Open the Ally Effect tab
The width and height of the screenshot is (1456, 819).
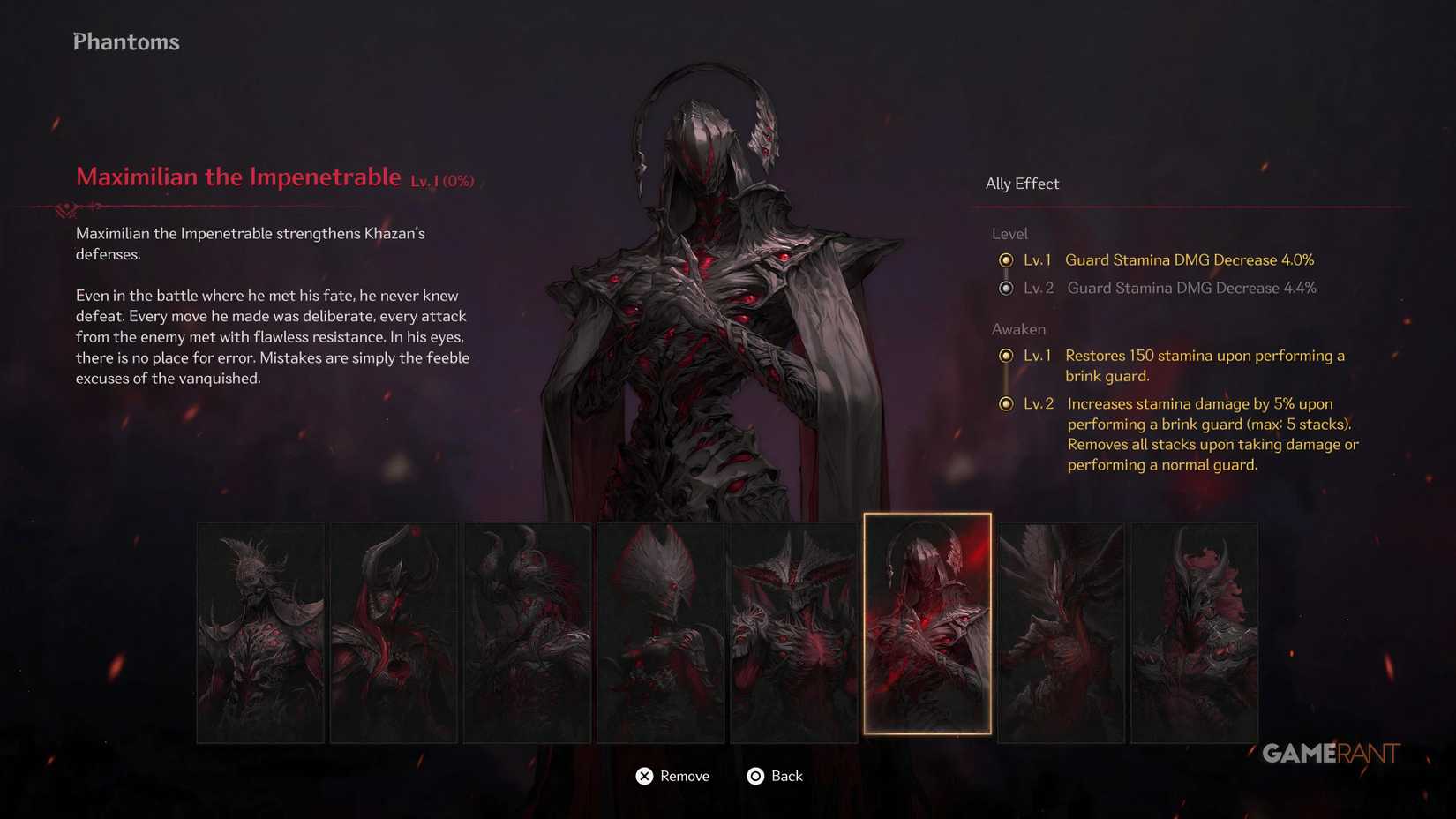coord(1023,184)
